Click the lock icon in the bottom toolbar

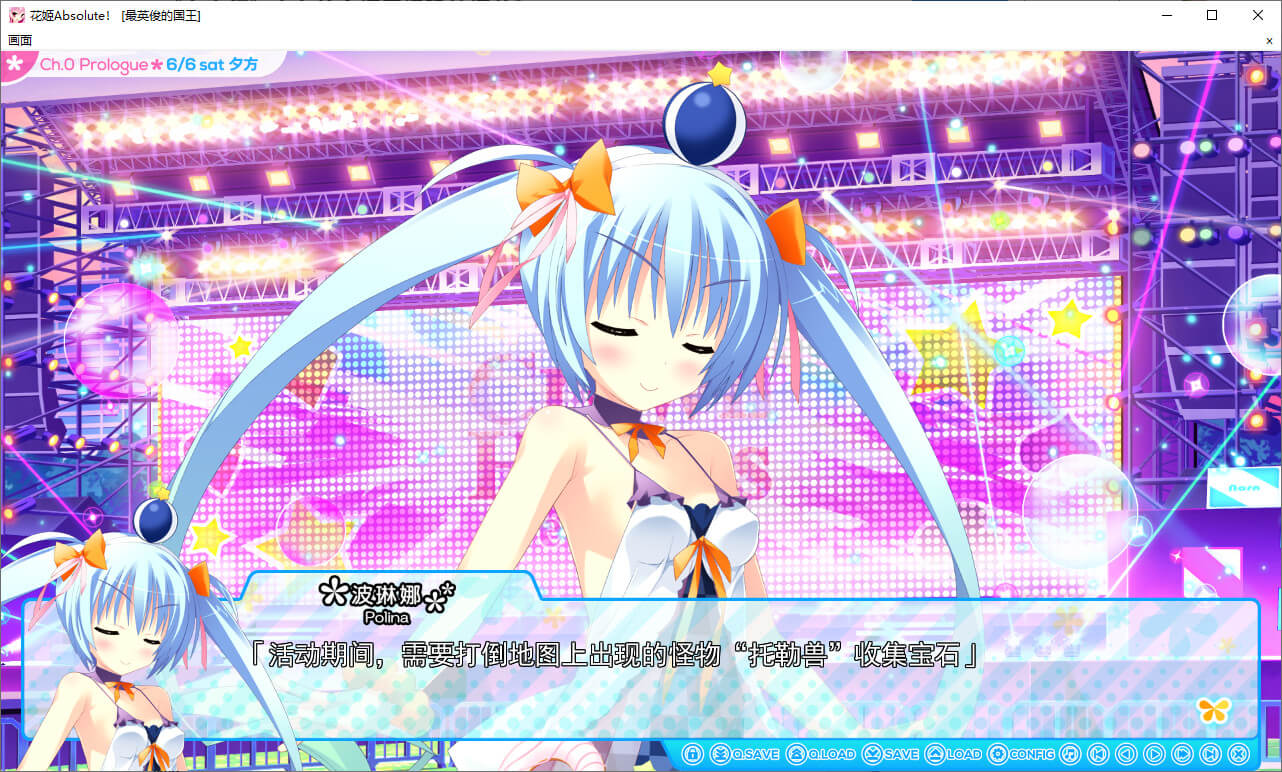tap(692, 754)
